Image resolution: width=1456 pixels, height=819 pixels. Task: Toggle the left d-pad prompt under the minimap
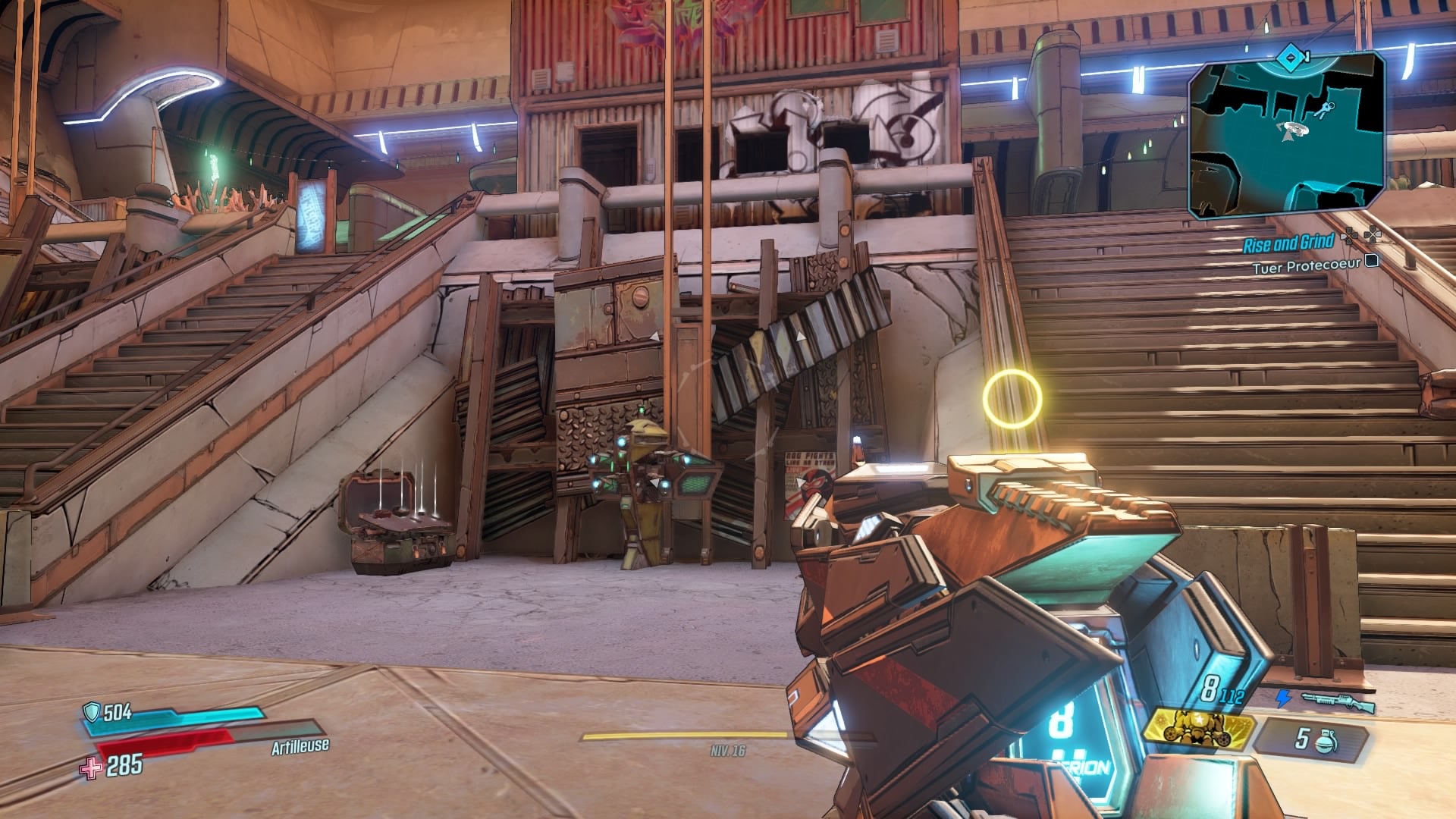pyautogui.click(x=1350, y=235)
